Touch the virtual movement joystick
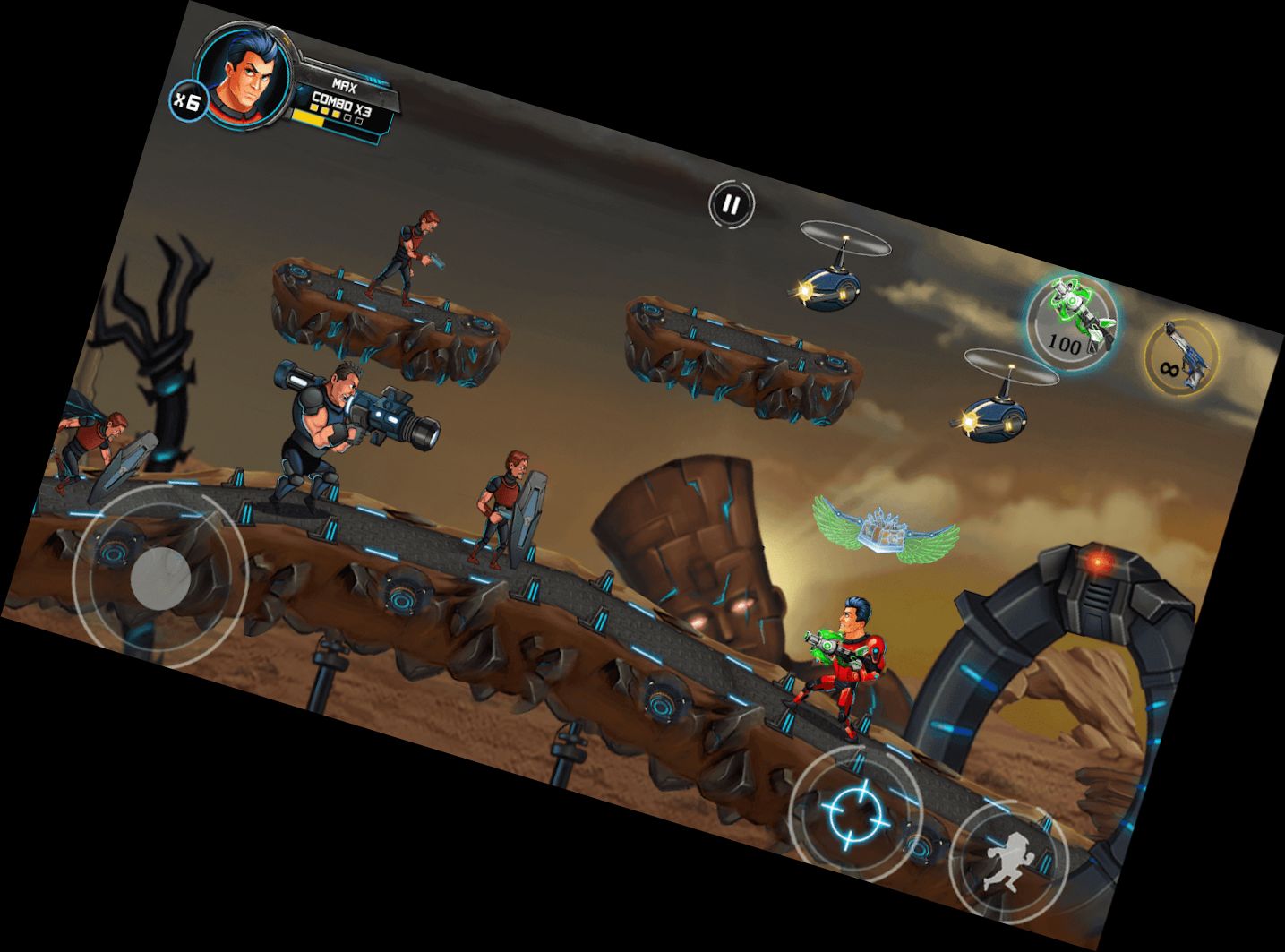 (160, 577)
